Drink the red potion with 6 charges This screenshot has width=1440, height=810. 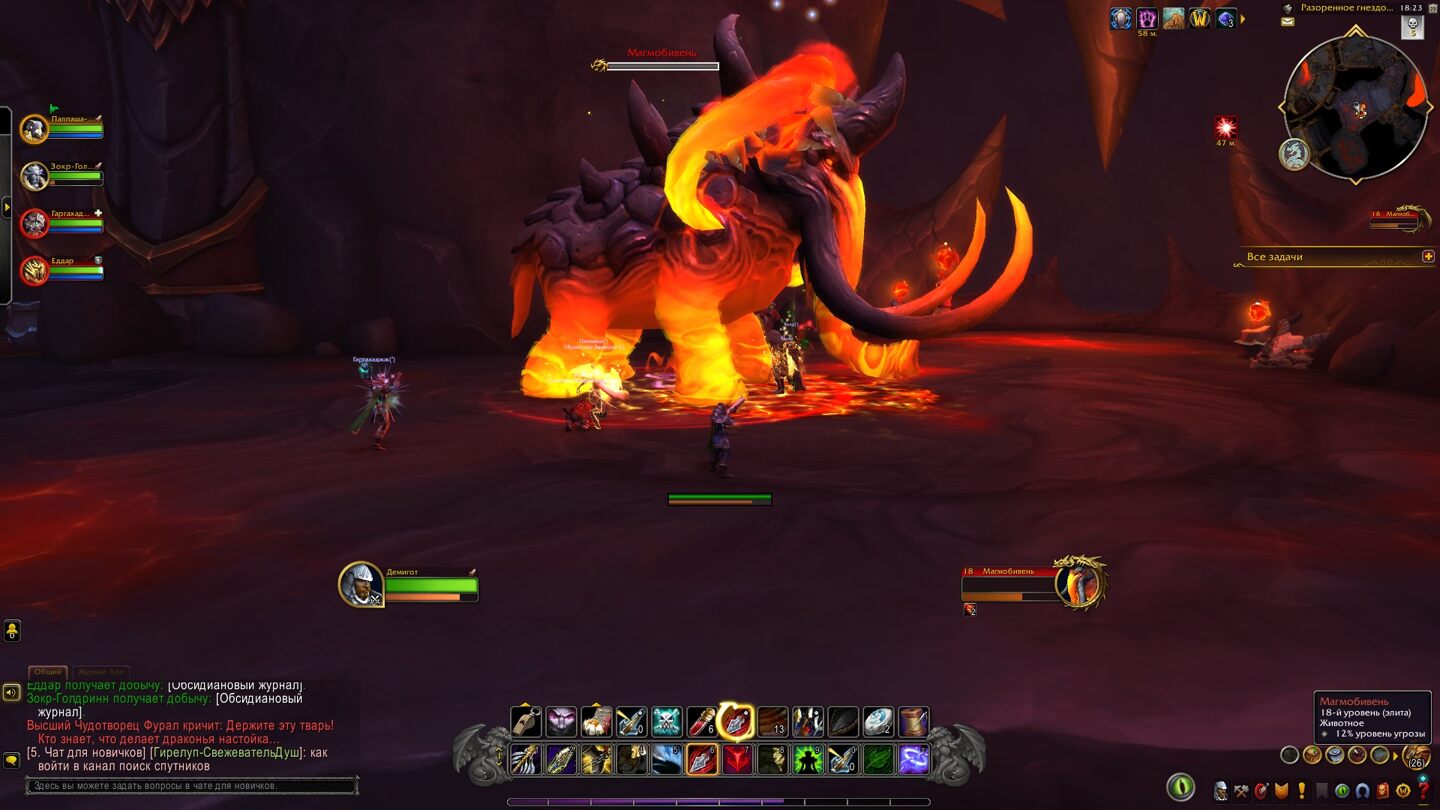point(702,722)
